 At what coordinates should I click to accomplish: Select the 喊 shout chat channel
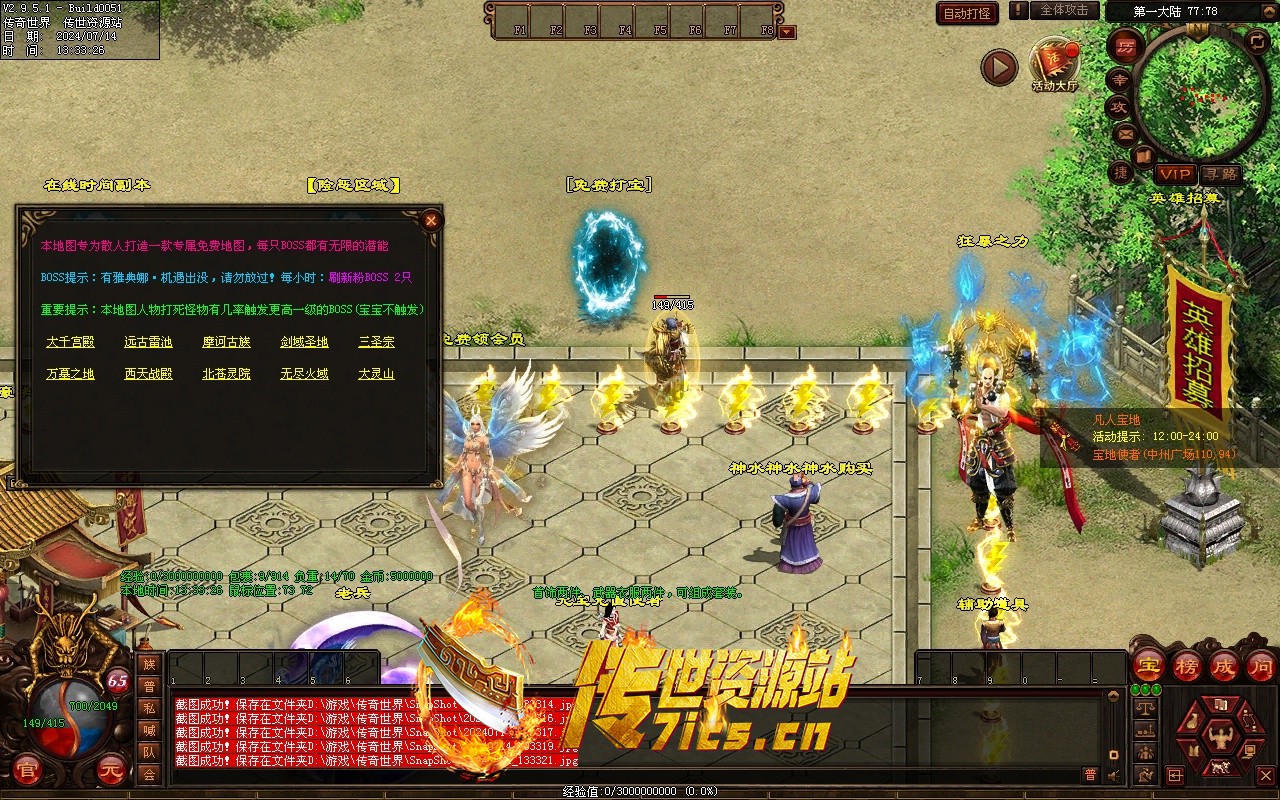click(149, 730)
